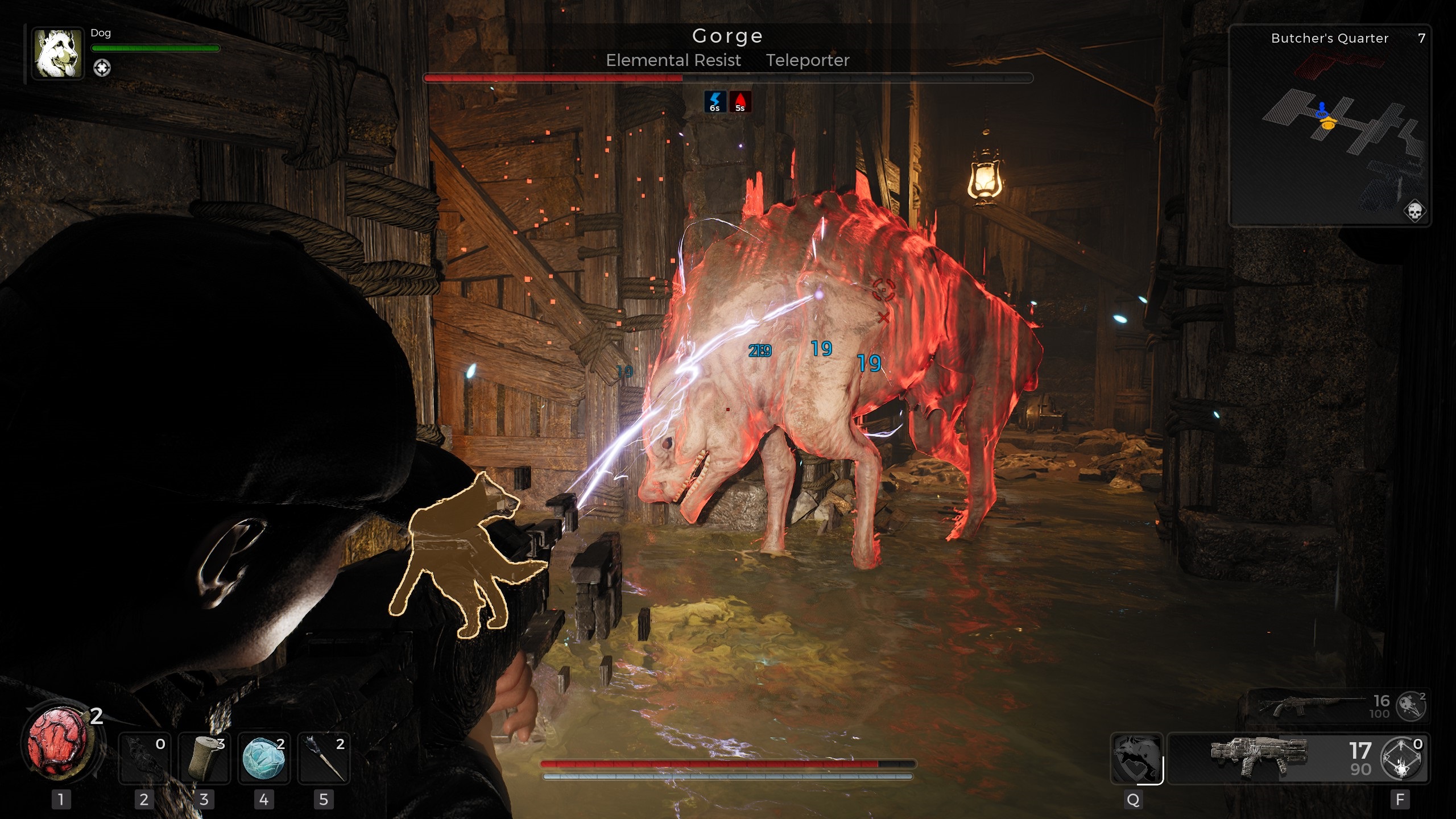Screen dimensions: 1456x819
Task: Click the skull icon on the minimap
Action: coord(1414,210)
